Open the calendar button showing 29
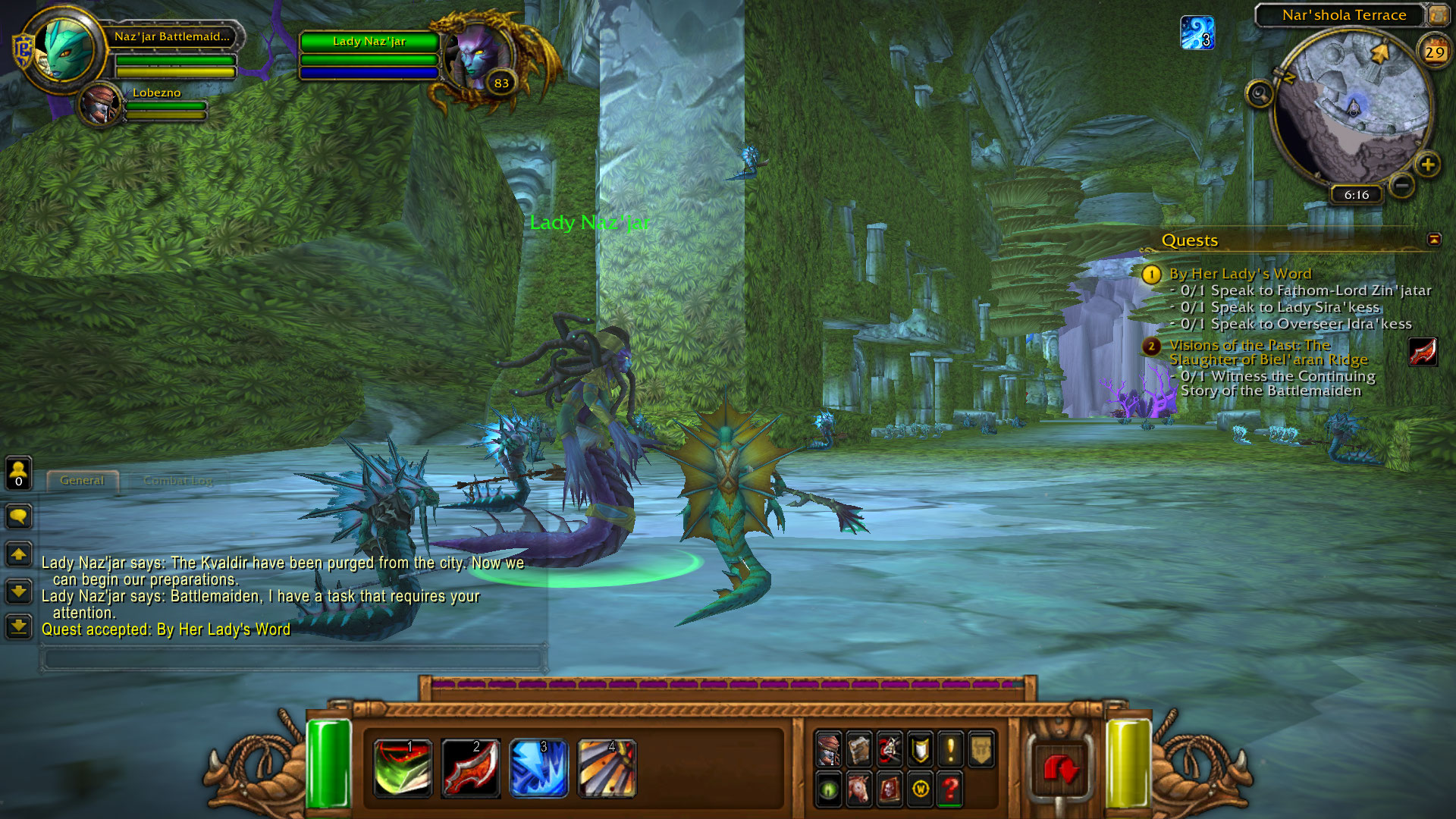Screen dimensions: 1456x819 tap(1434, 52)
